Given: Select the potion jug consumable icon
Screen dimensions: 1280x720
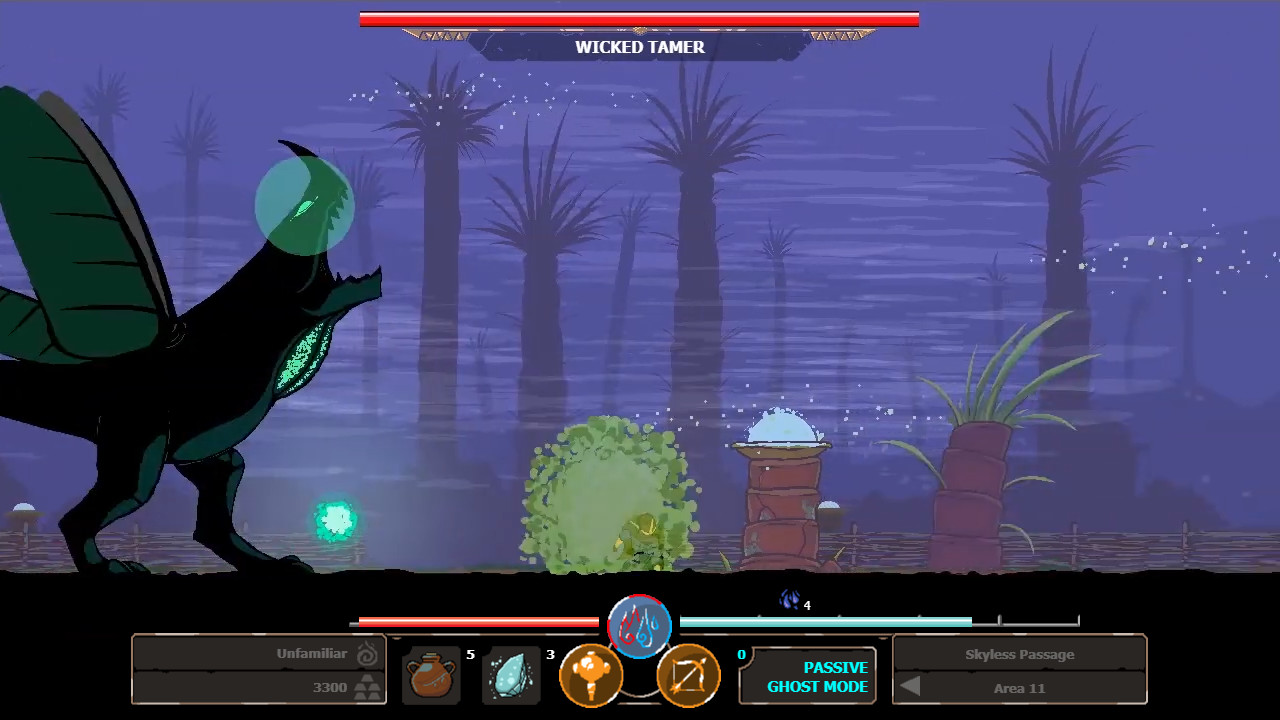Looking at the screenshot, I should point(431,676).
